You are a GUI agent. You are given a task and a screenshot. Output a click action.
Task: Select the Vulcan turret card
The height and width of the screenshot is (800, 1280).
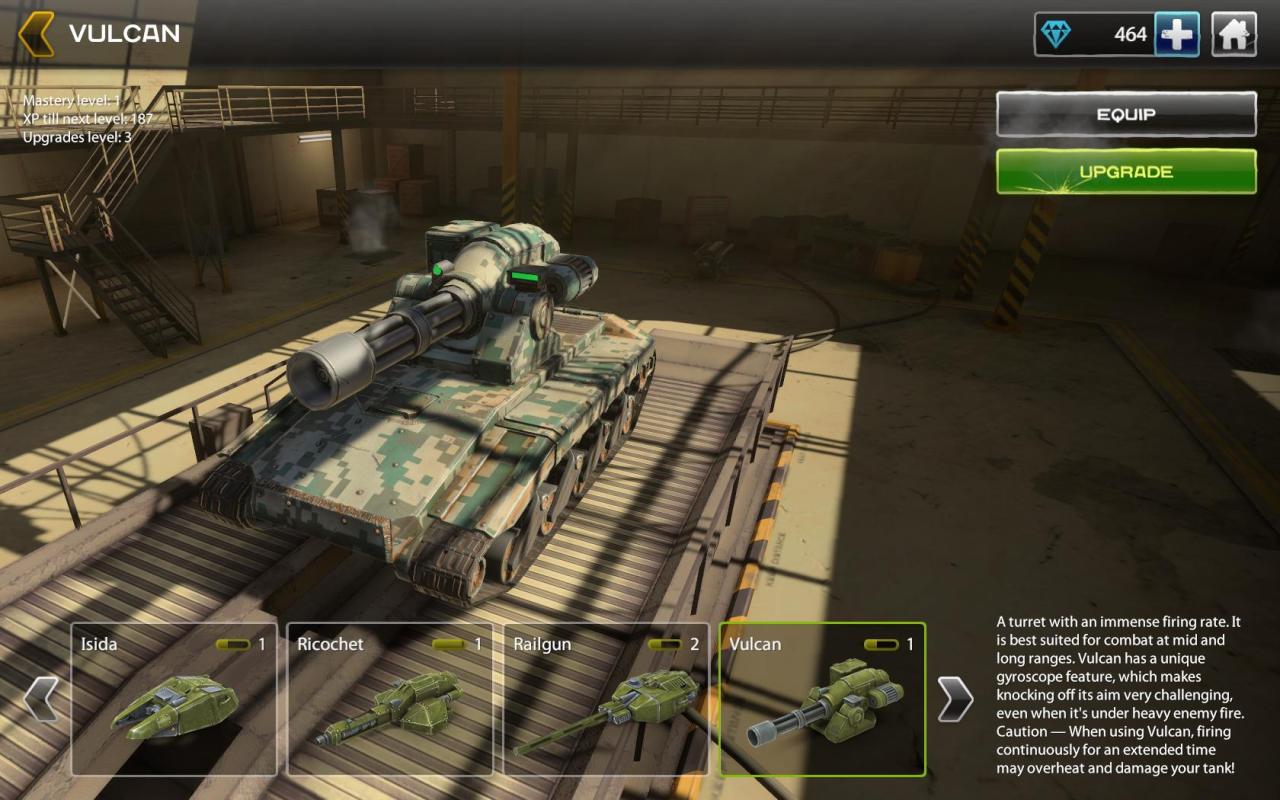(822, 699)
